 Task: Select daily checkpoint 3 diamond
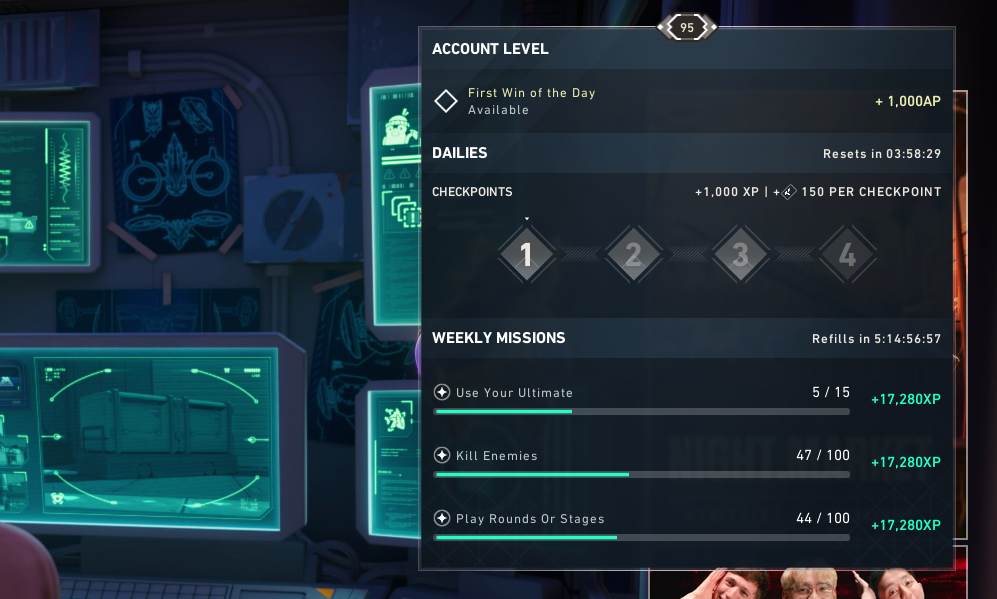click(740, 256)
